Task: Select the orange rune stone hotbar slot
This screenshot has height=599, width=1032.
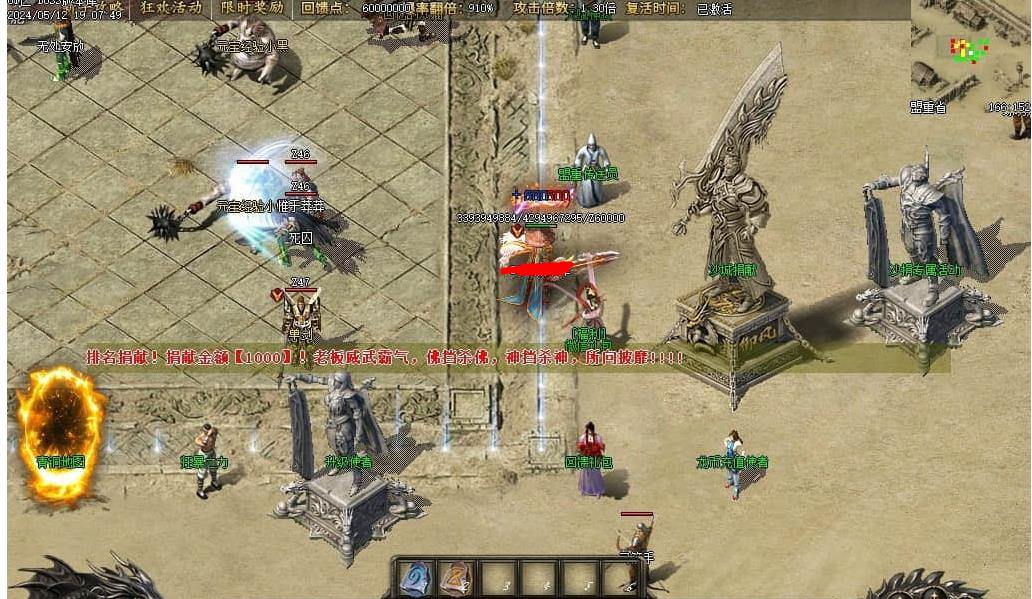Action: click(x=455, y=578)
